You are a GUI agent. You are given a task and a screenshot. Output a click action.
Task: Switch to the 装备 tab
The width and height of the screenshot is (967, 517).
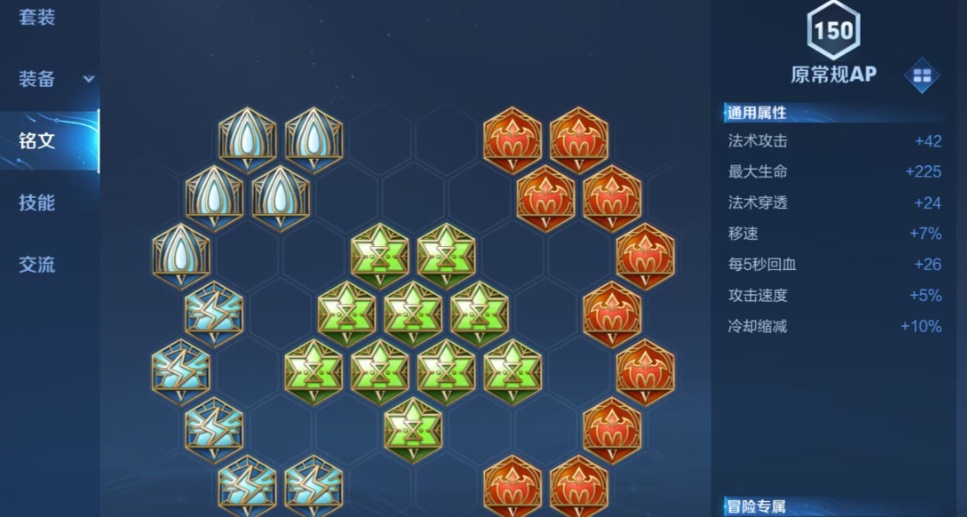coord(37,79)
